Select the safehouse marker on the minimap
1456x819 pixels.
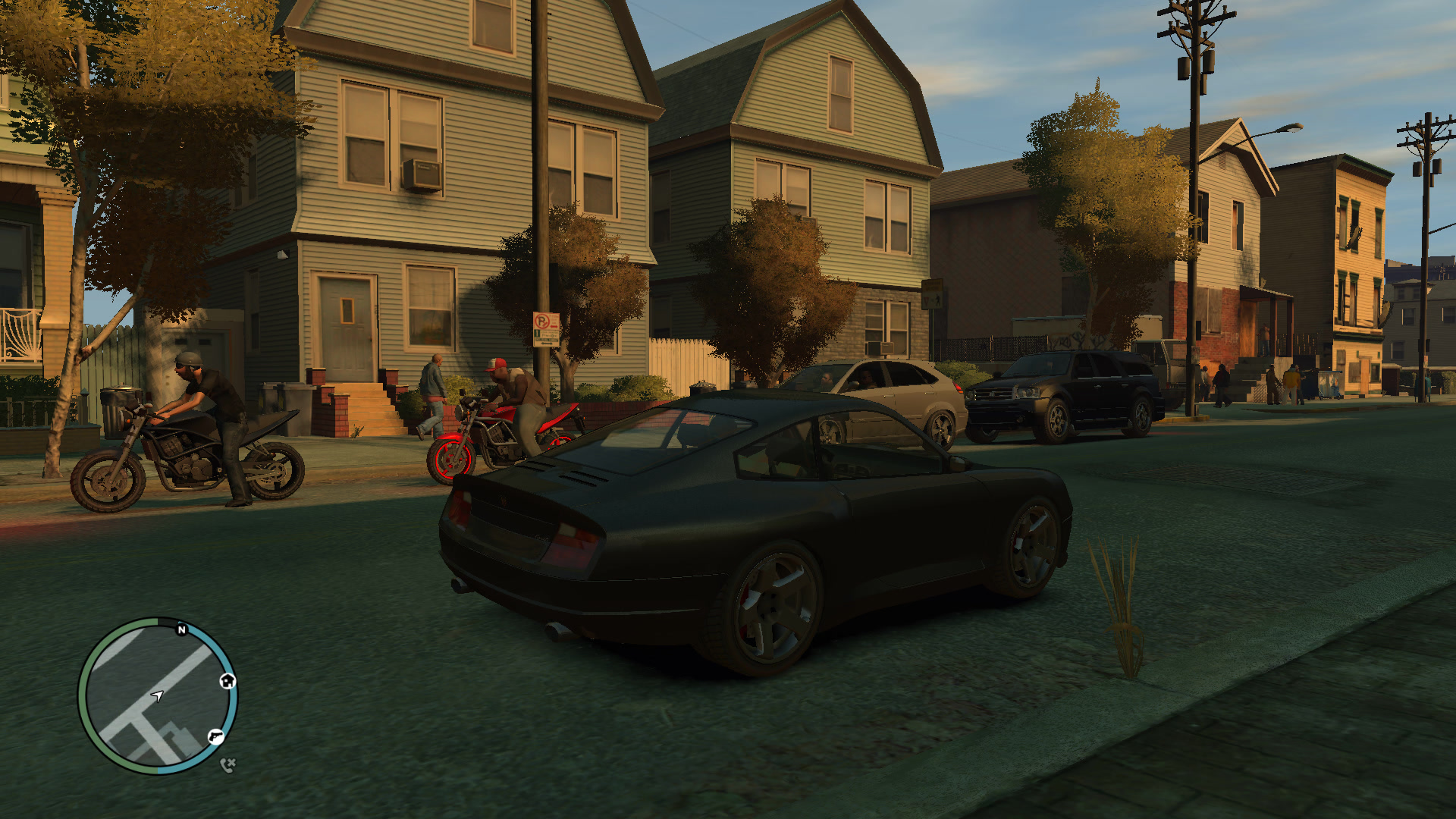click(x=227, y=681)
